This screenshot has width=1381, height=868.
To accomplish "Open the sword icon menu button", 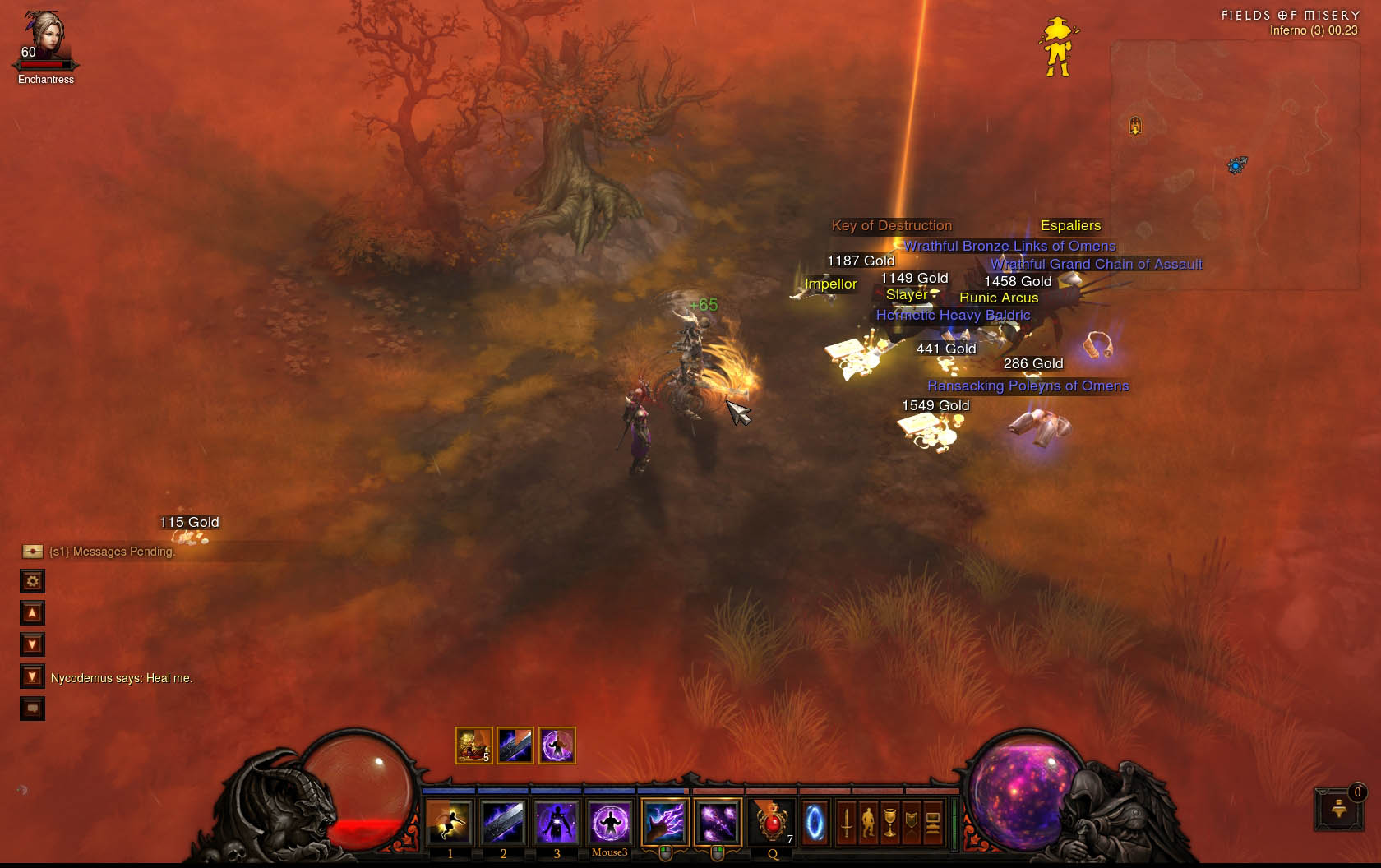I will [847, 821].
